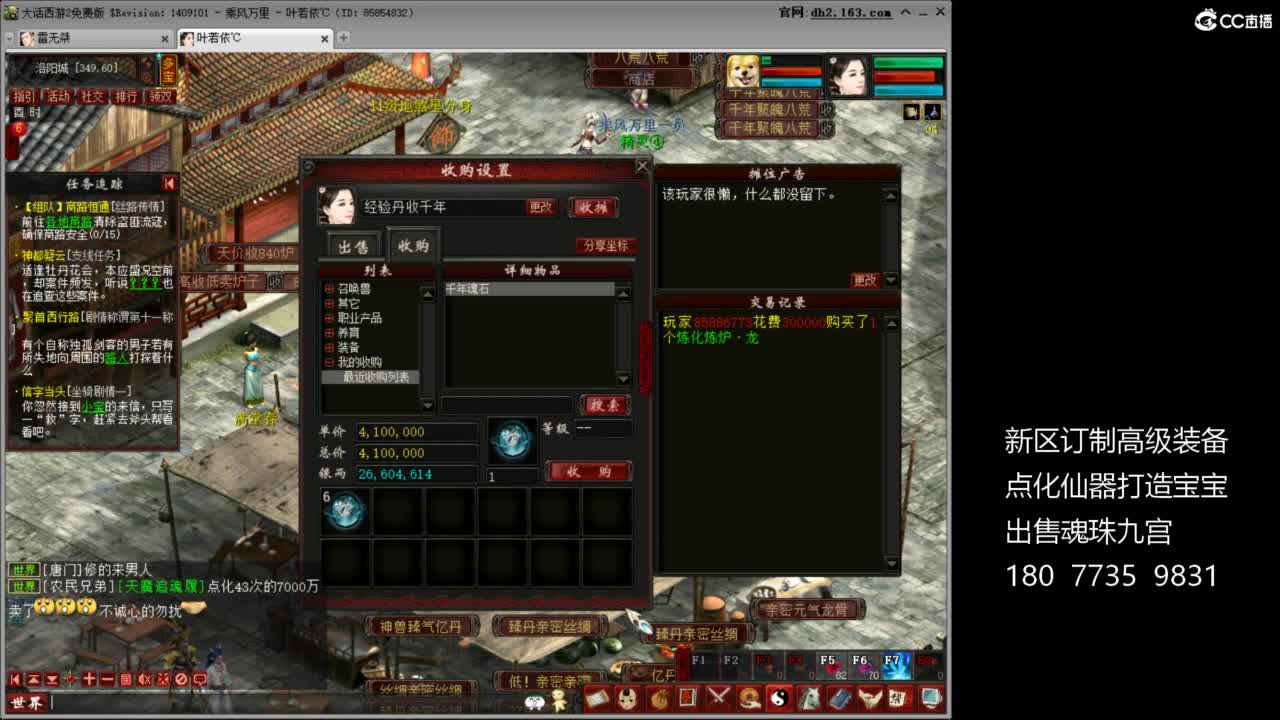Expand the 装备 category node
Screen dimensions: 1280x720
[x=327, y=347]
